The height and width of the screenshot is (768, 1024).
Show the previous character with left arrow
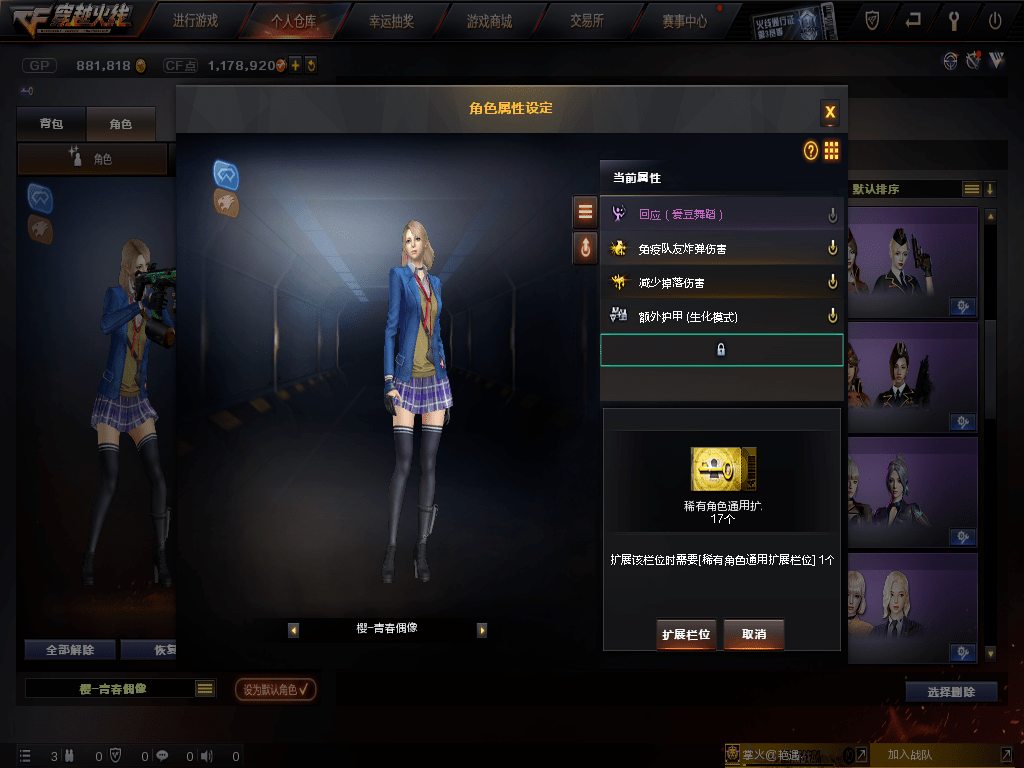293,630
